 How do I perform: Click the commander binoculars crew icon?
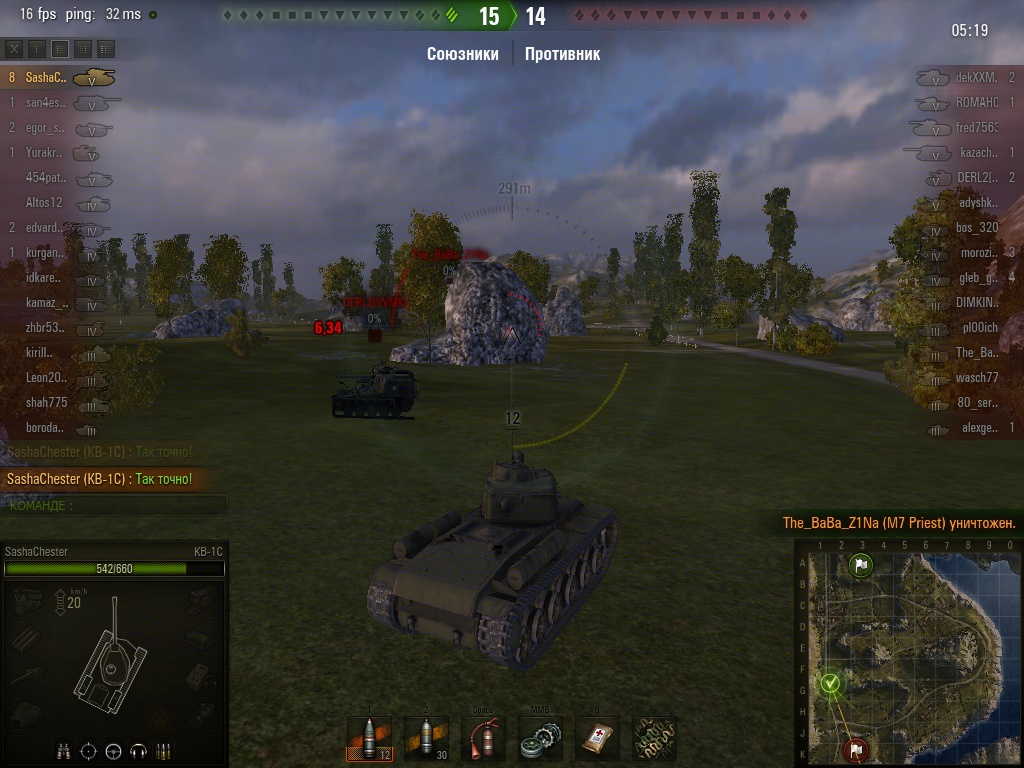pyautogui.click(x=64, y=750)
